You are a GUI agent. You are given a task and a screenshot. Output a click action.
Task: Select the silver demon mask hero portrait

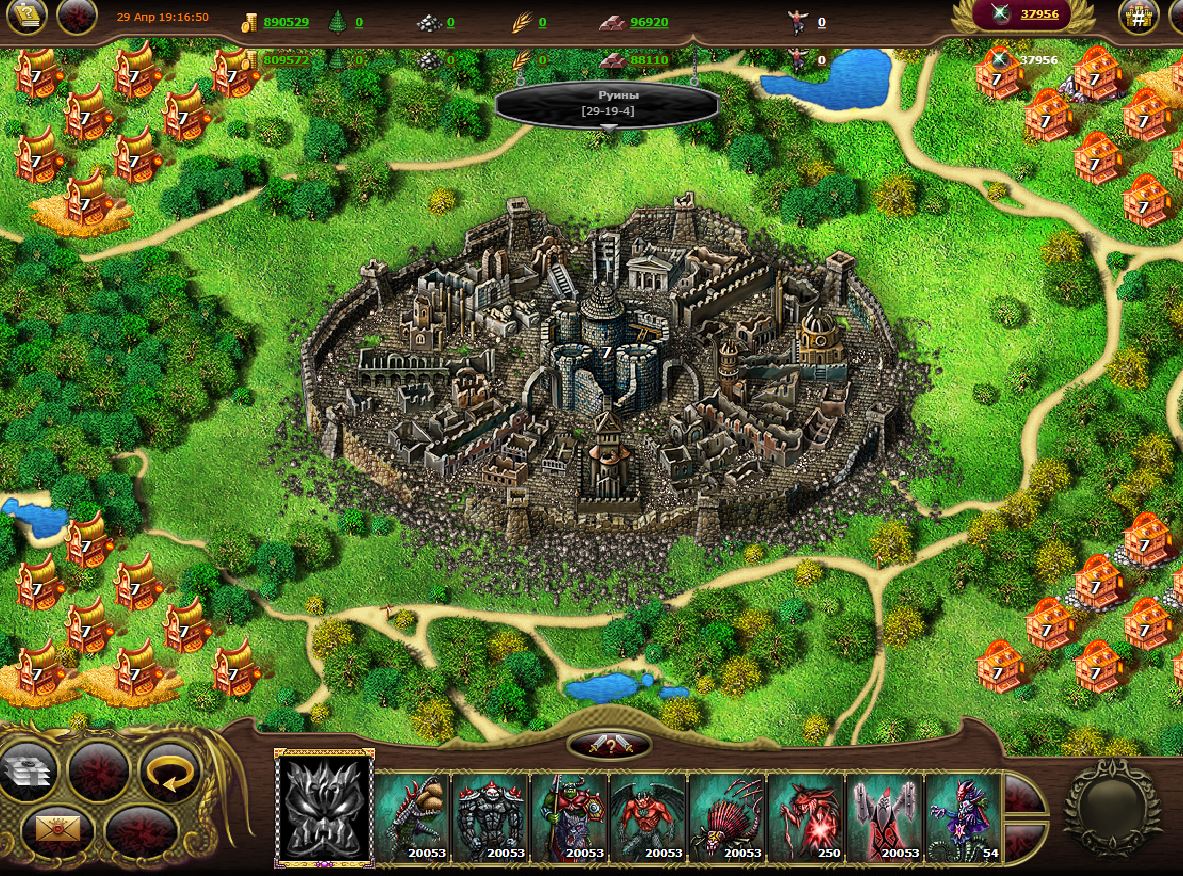click(x=324, y=807)
